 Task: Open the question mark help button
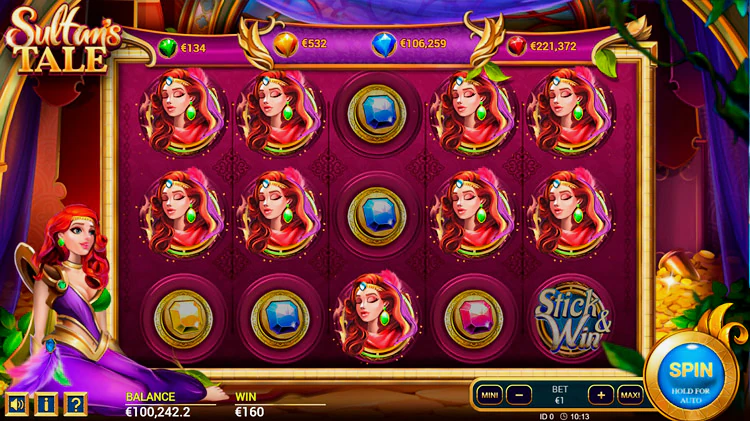point(75,404)
